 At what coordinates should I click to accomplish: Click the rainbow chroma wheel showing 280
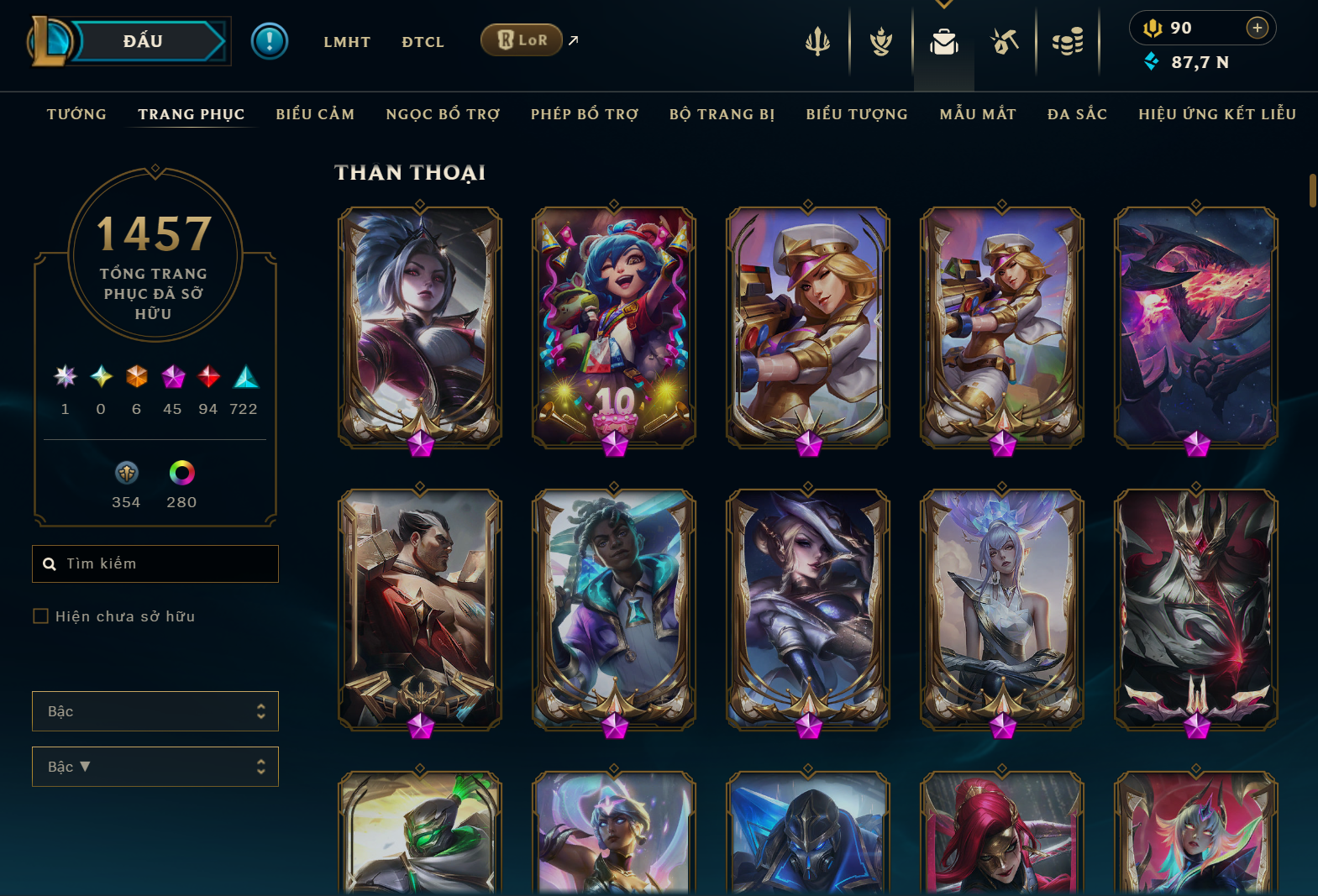coord(181,473)
